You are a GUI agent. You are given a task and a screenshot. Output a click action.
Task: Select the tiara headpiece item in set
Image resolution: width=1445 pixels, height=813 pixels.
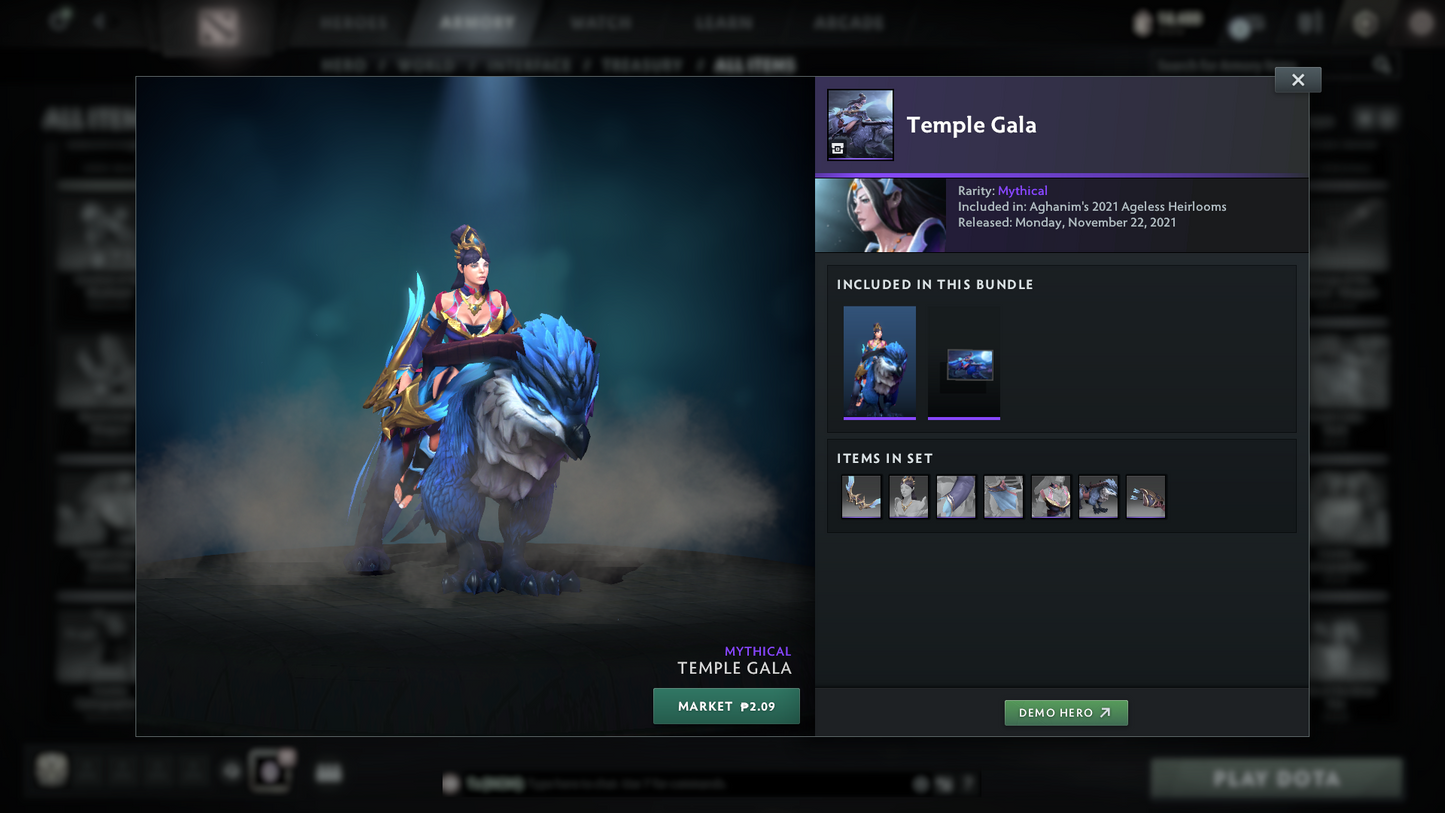point(908,497)
